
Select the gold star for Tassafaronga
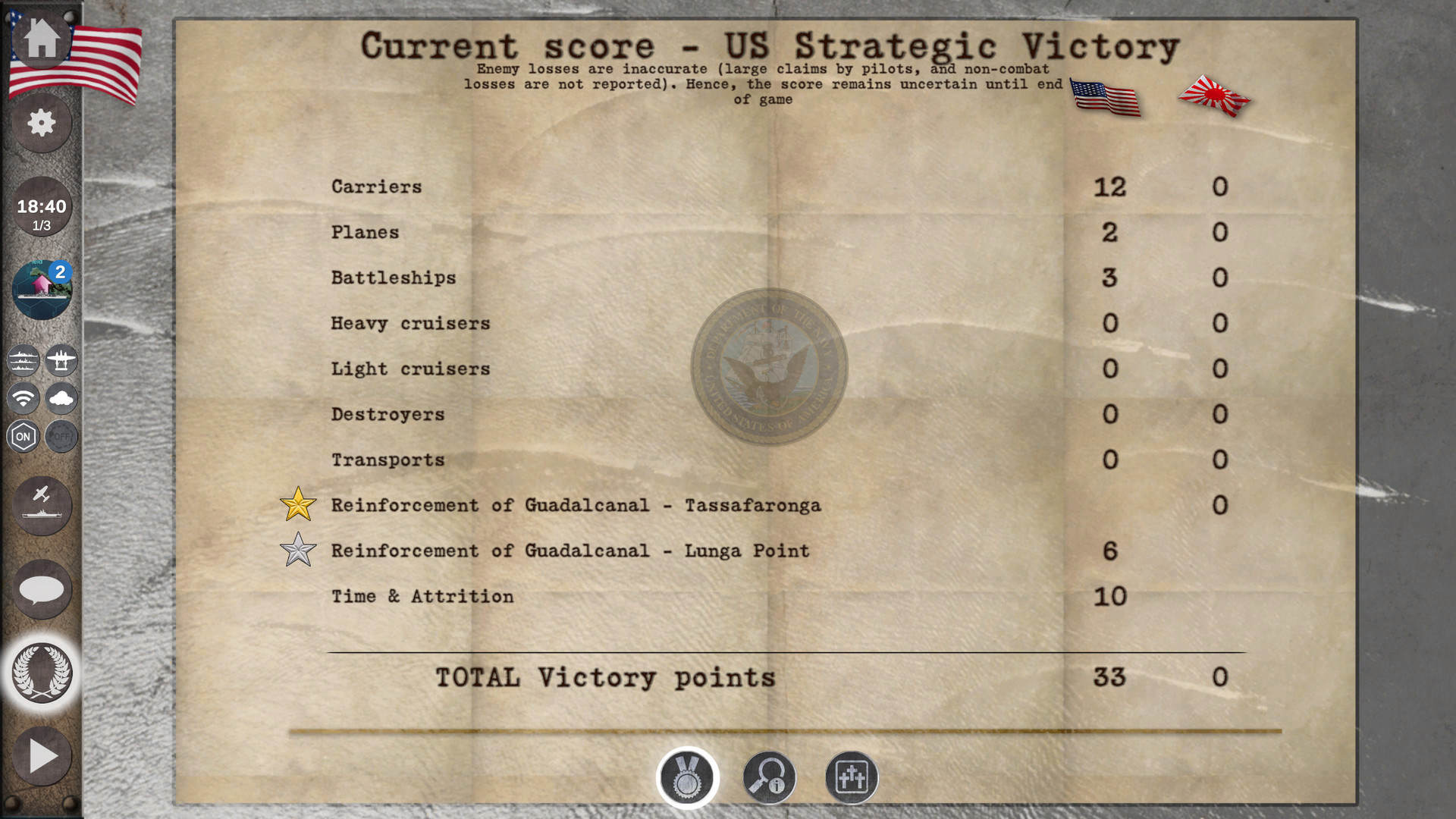(298, 503)
